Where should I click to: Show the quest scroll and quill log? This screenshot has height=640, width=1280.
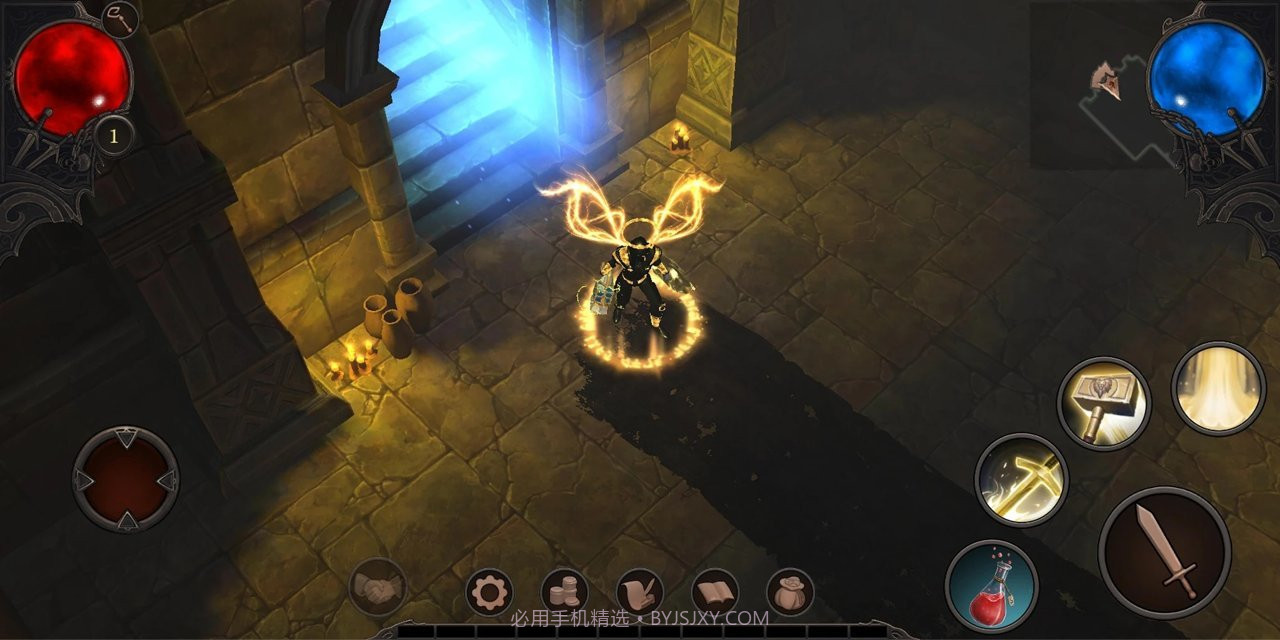tap(640, 593)
